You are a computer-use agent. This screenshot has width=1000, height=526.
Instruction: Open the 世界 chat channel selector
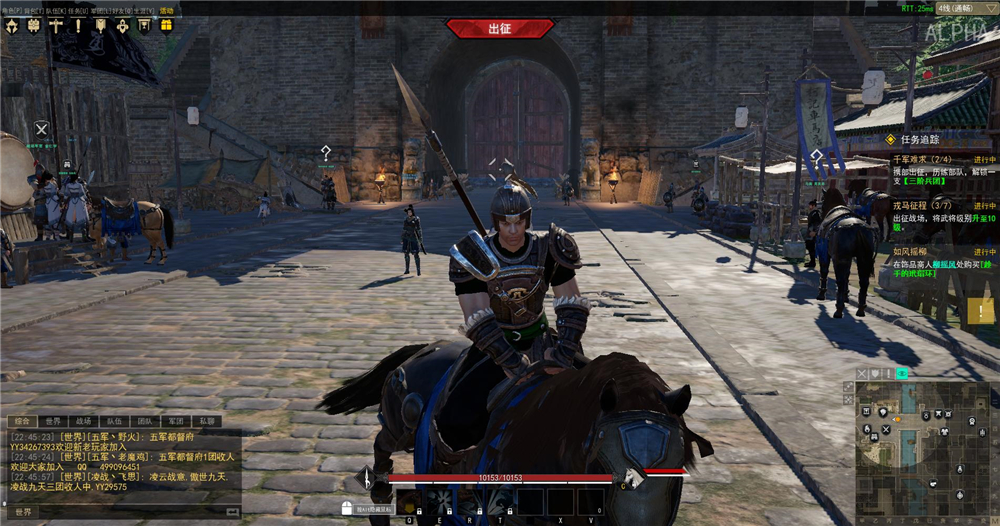pos(22,512)
